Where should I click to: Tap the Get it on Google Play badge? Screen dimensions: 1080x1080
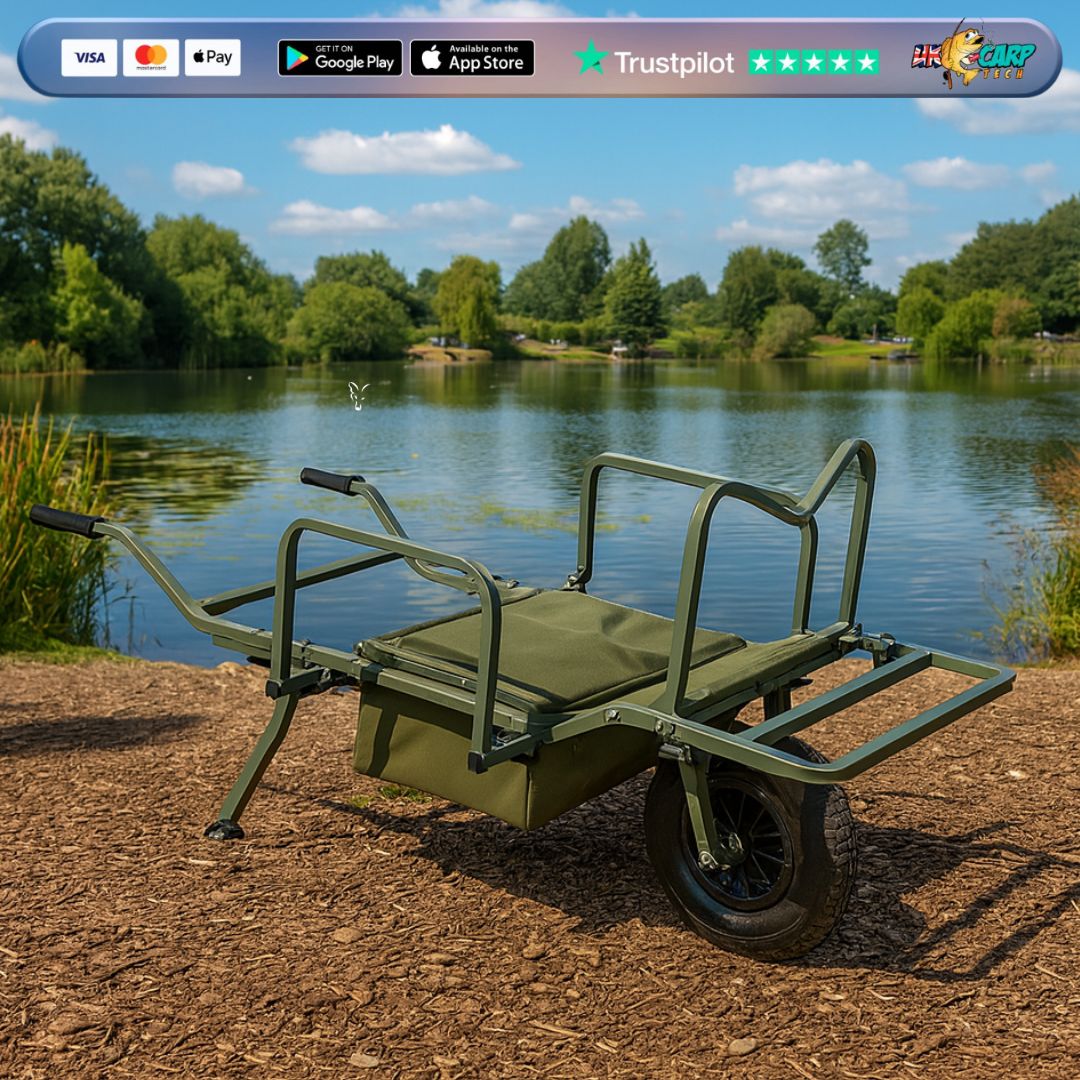(340, 58)
